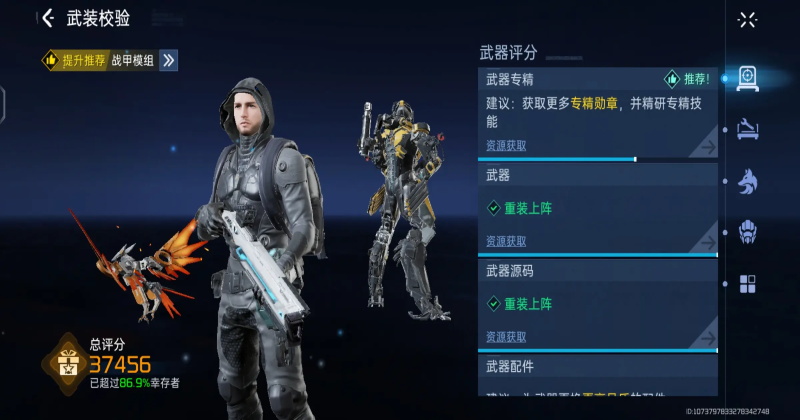Go back using the arrow beside 武装校验

coord(47,18)
